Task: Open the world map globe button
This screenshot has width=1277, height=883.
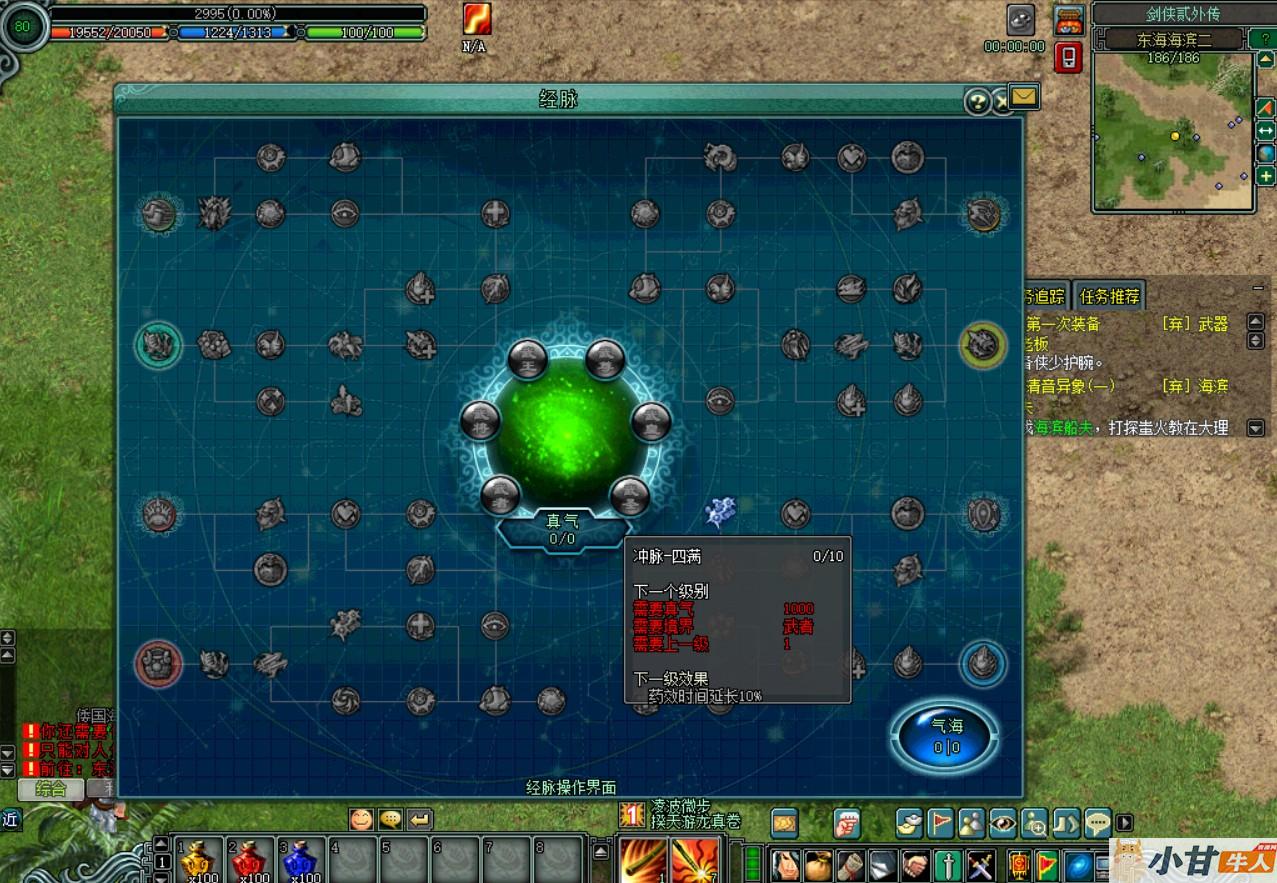Action: click(x=1266, y=153)
